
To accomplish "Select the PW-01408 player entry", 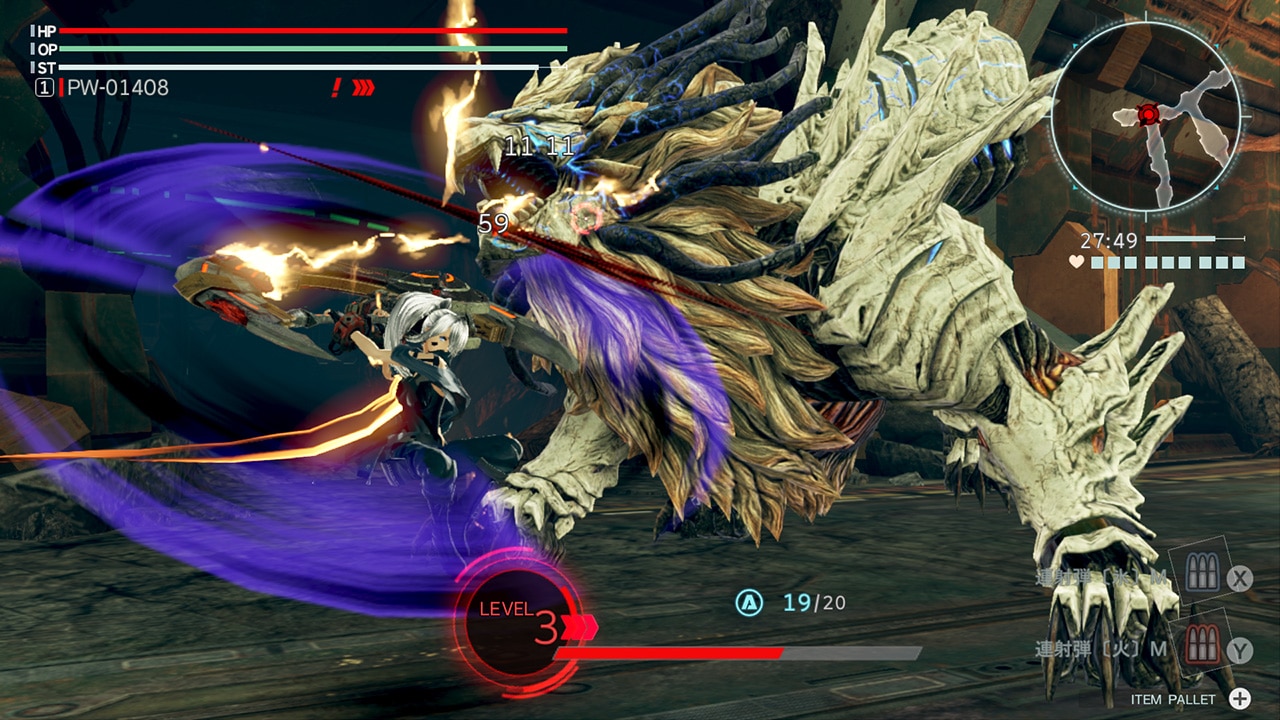I will [117, 88].
